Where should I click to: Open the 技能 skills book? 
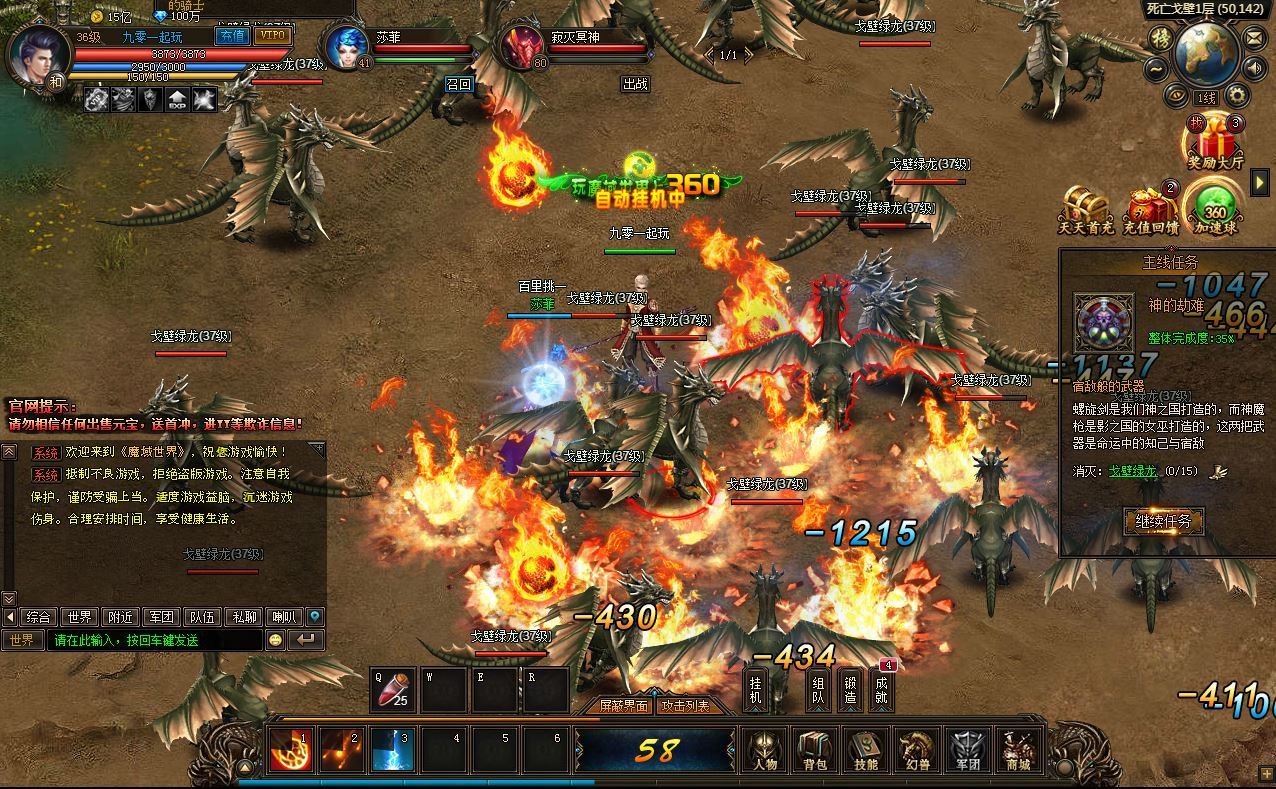[x=866, y=749]
